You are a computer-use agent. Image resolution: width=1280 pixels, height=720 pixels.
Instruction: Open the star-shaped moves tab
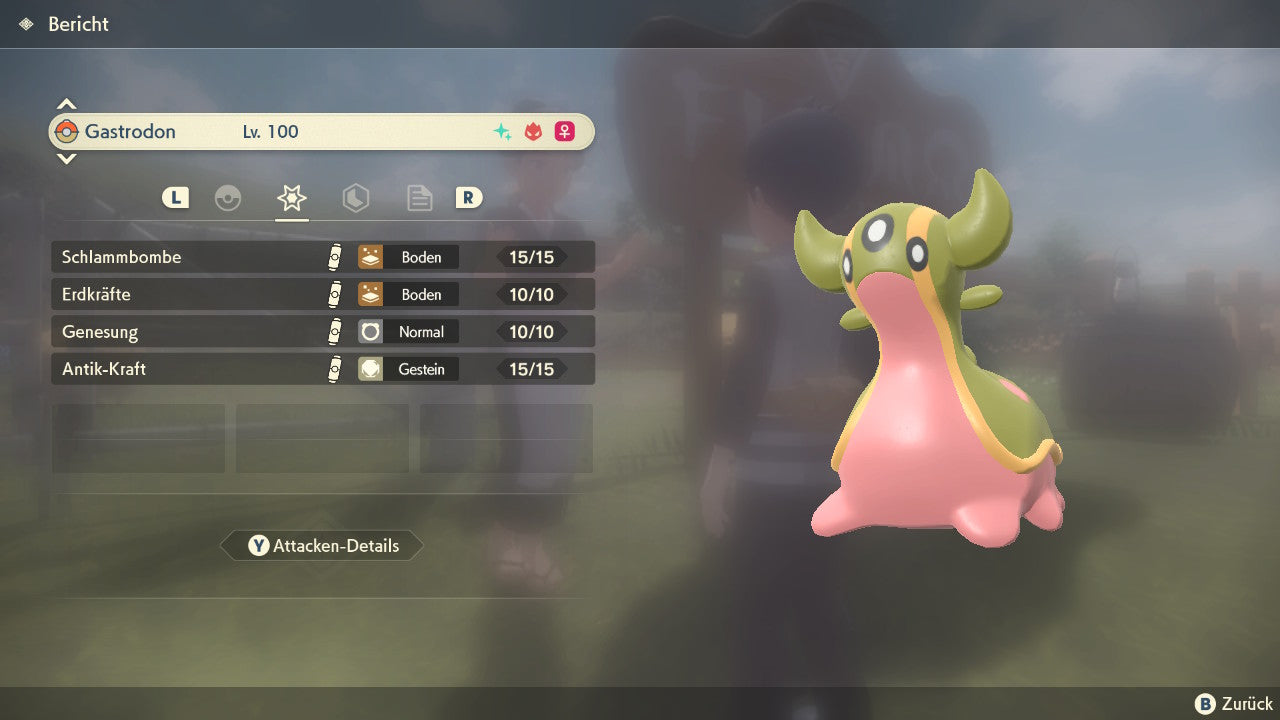click(x=291, y=198)
